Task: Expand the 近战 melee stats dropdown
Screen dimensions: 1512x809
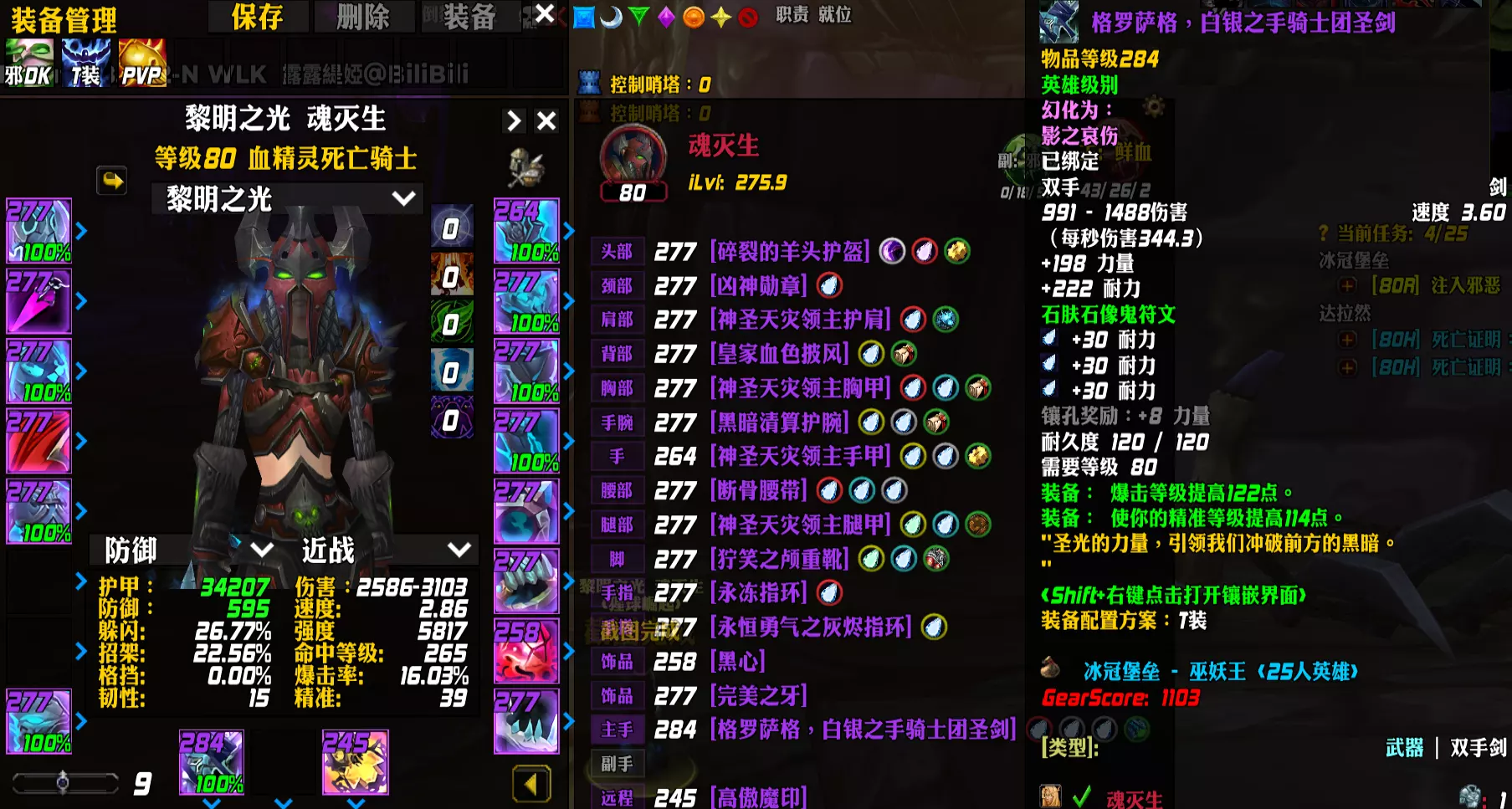Action: pos(382,550)
